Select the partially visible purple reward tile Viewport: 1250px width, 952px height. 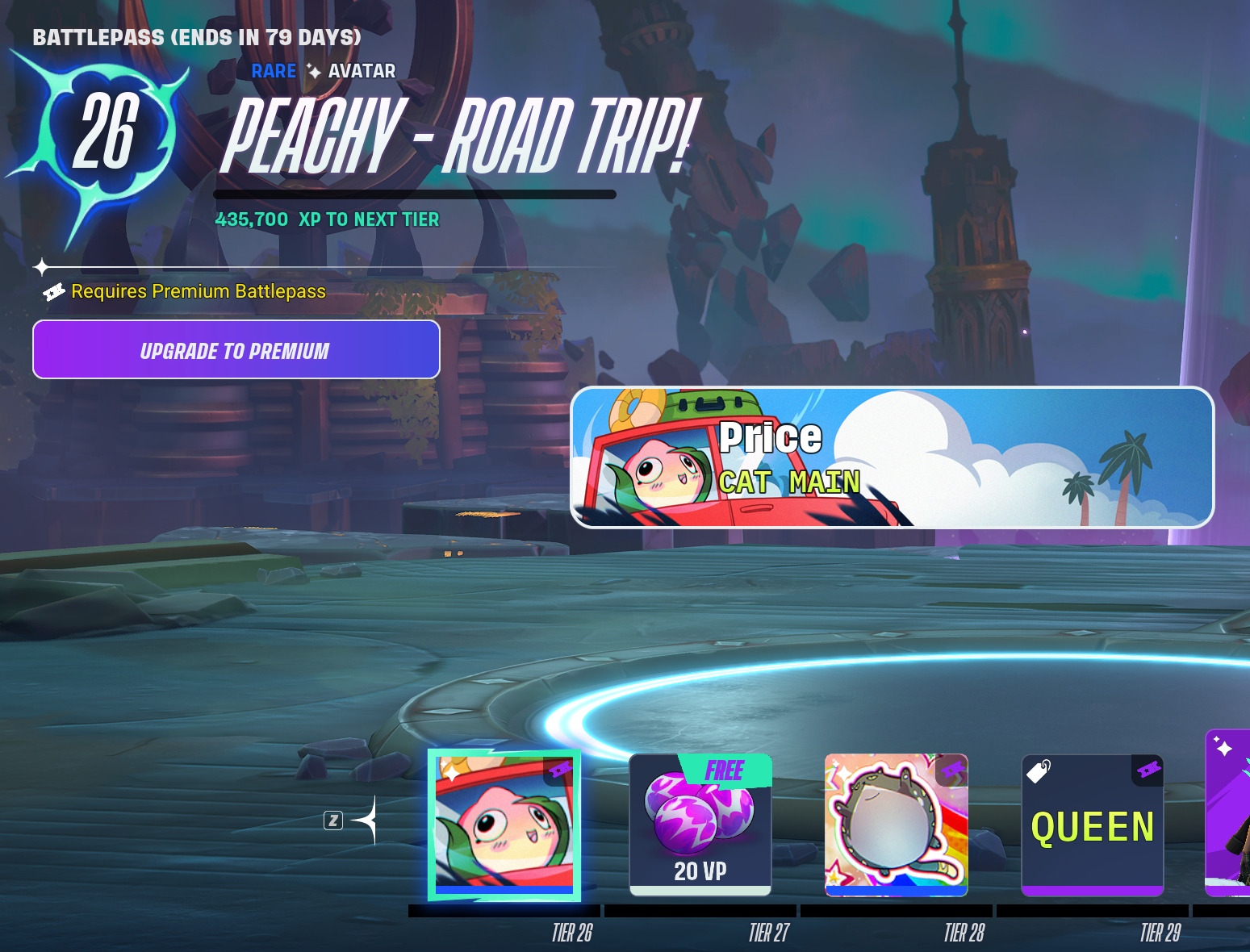coord(1228,813)
